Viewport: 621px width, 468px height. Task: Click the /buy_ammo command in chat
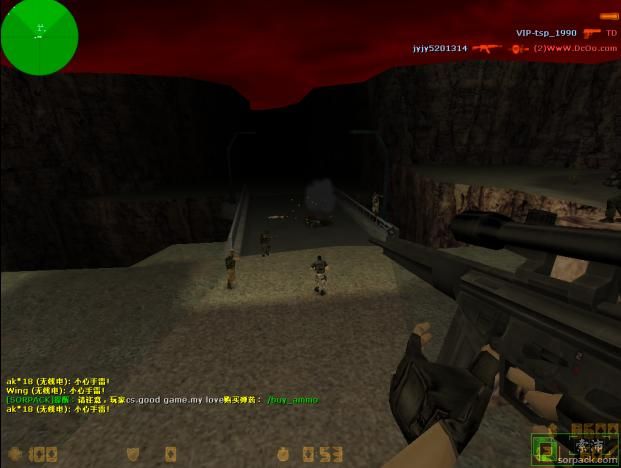pyautogui.click(x=292, y=400)
